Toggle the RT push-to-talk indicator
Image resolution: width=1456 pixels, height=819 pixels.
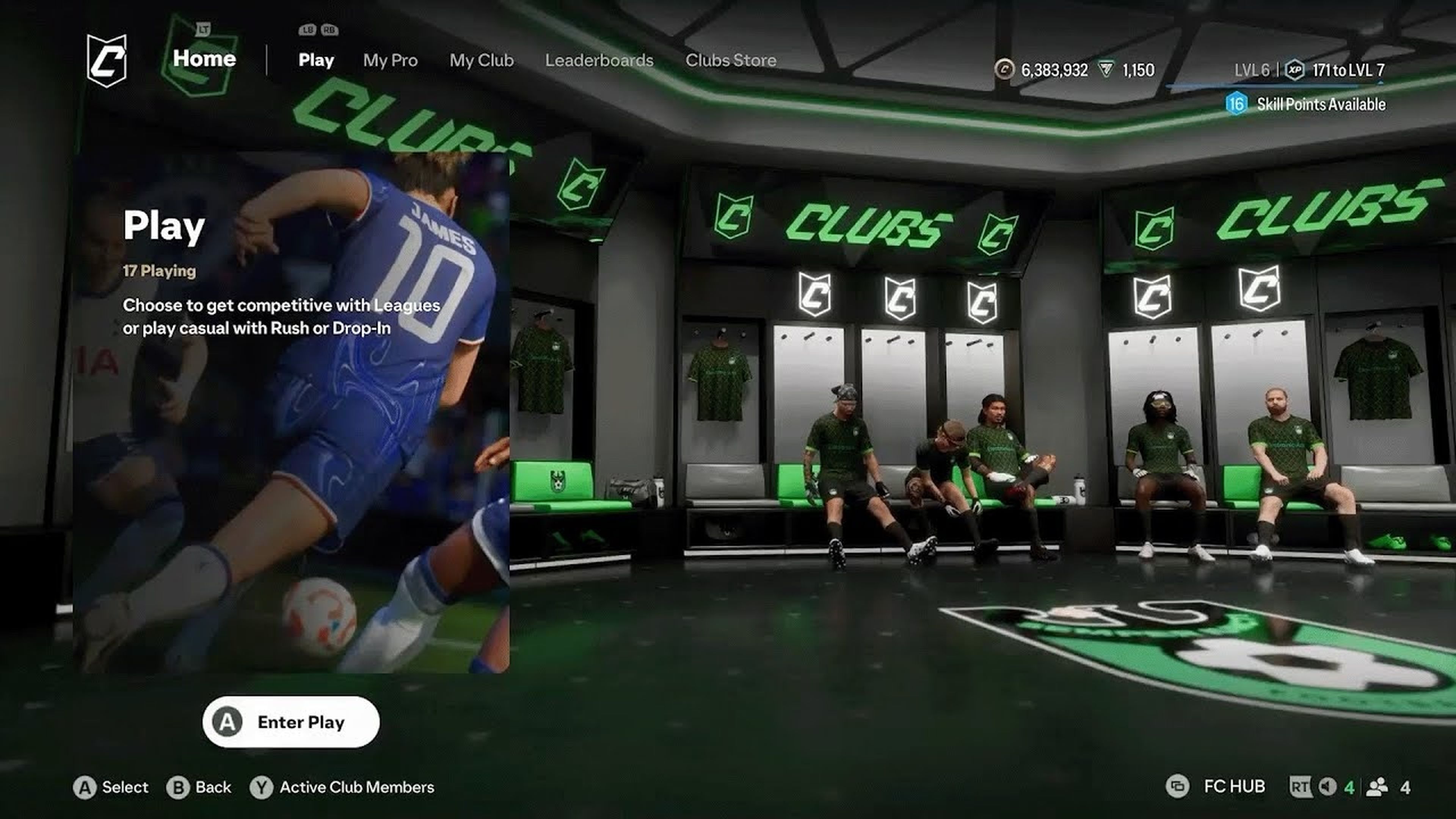point(1302,787)
